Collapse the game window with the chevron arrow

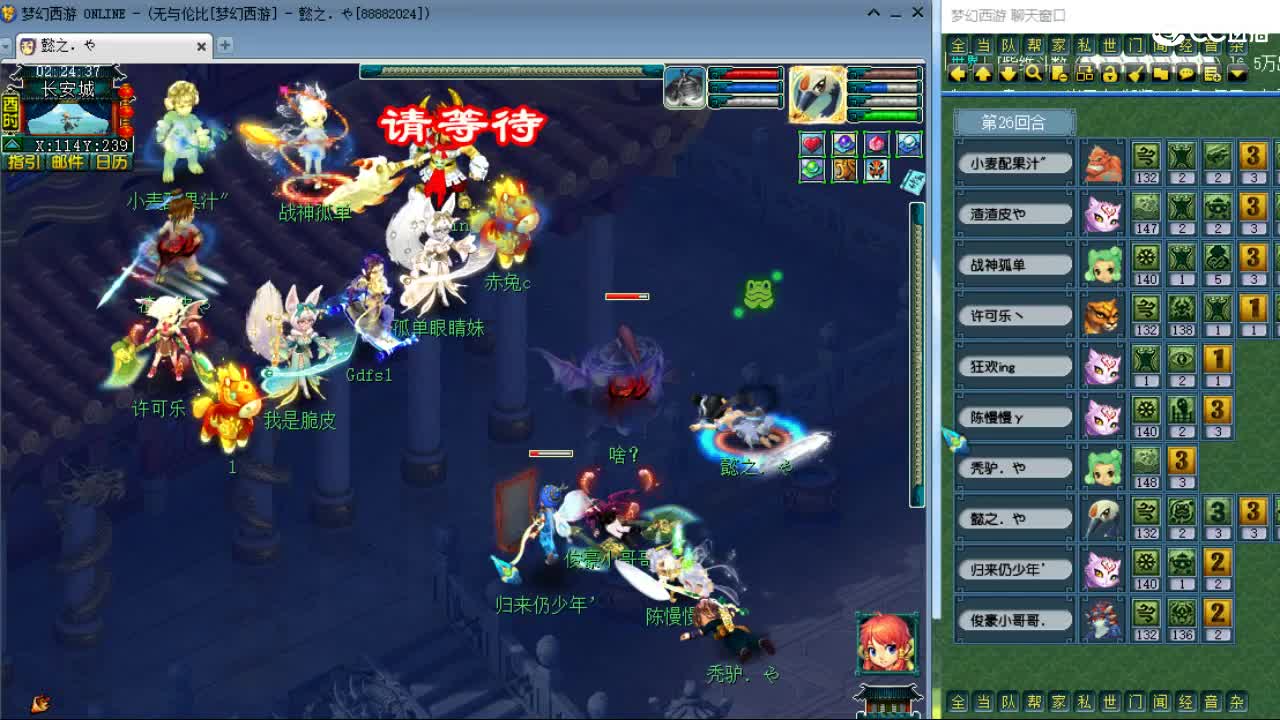(873, 13)
